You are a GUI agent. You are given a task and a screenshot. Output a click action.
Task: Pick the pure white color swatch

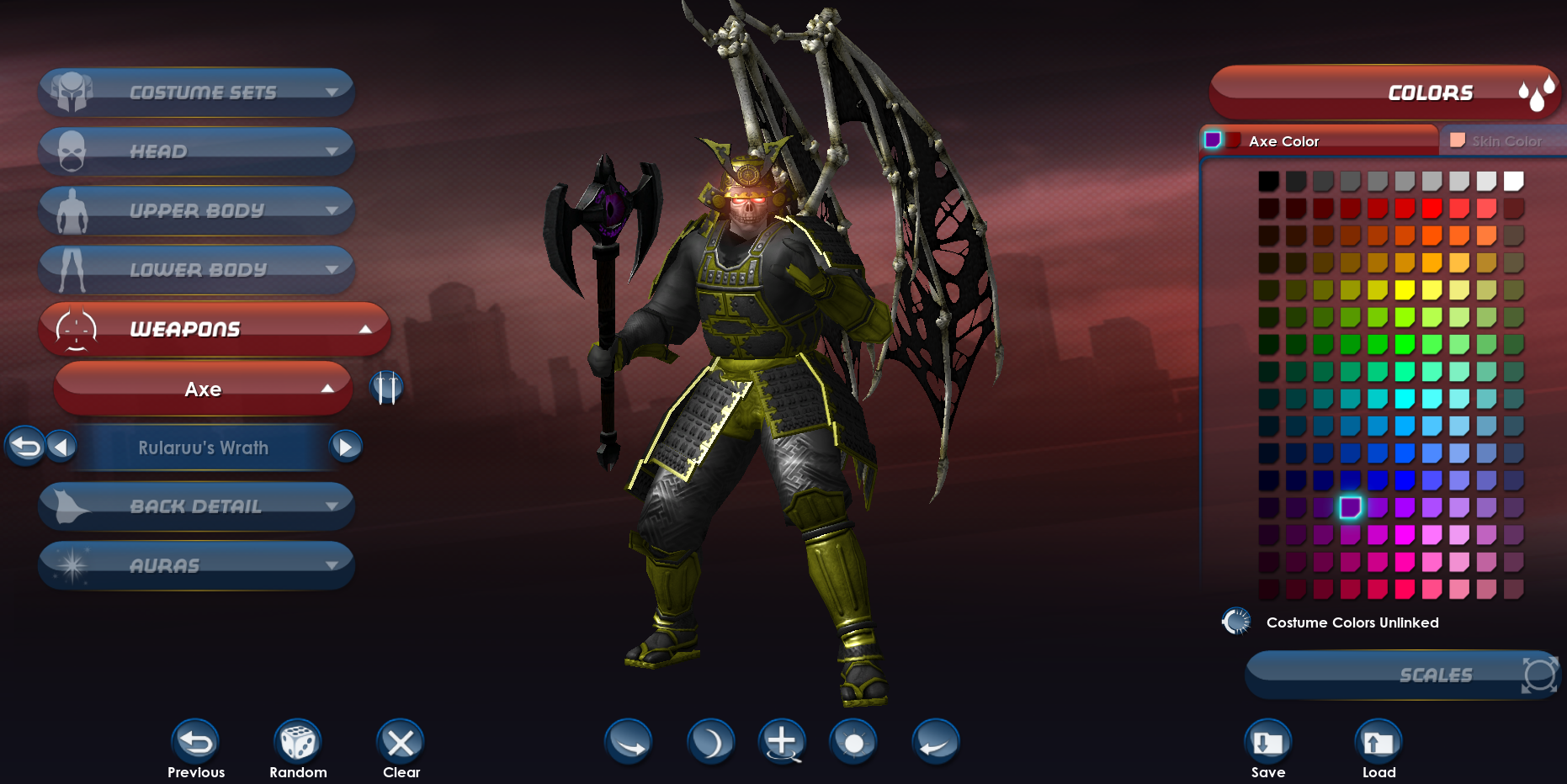click(x=1513, y=181)
